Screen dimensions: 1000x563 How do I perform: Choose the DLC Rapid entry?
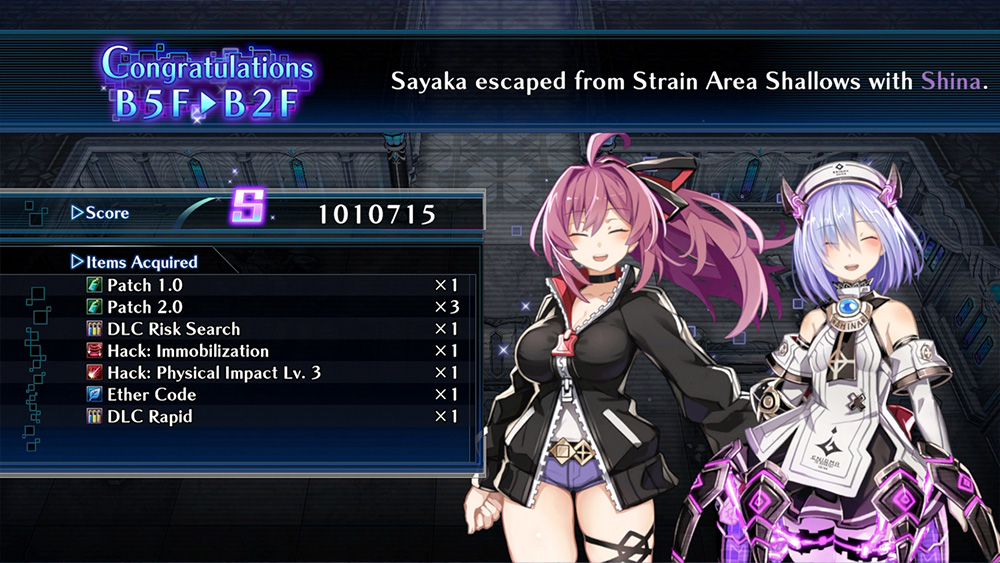[x=150, y=417]
